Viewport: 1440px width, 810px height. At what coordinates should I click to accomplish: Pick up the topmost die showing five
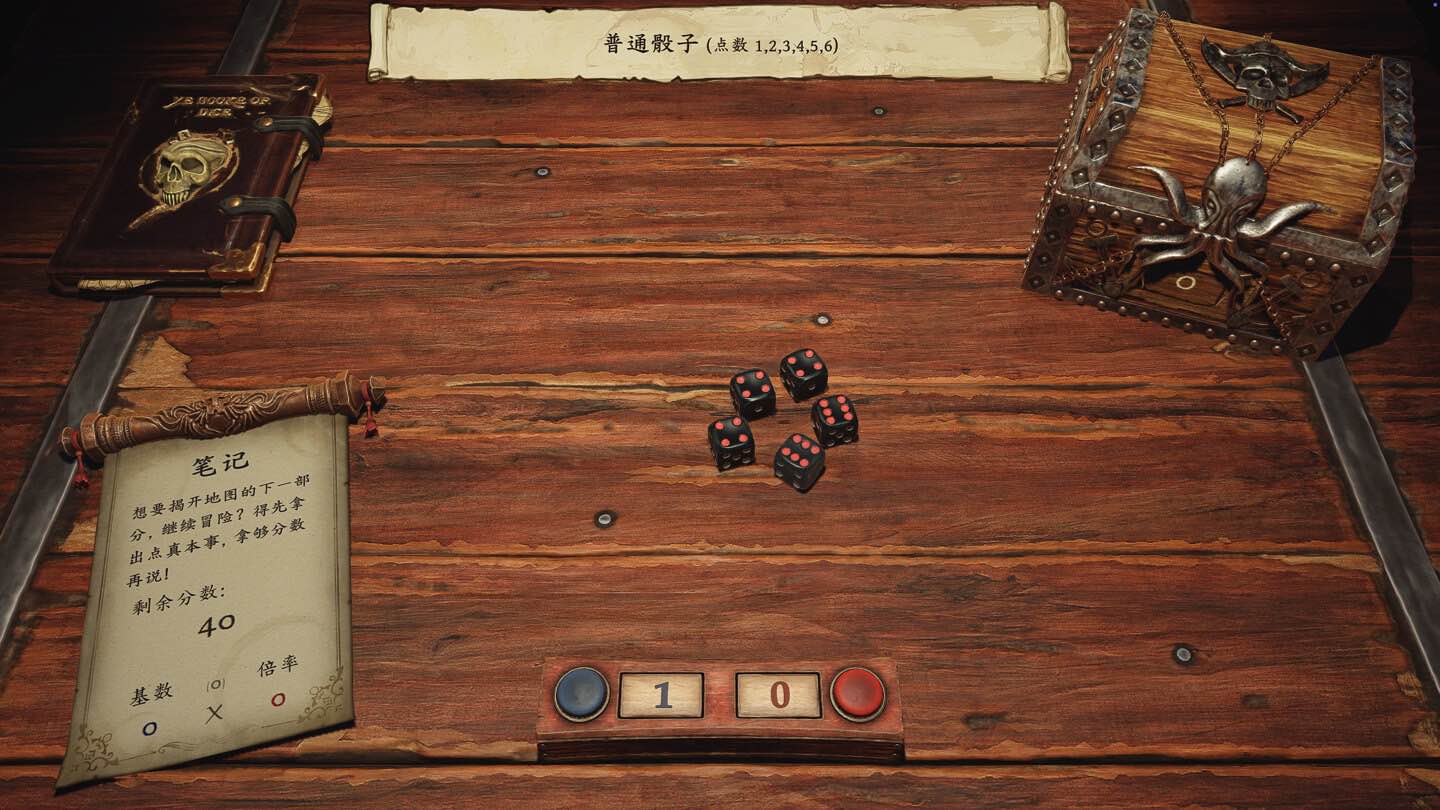click(x=804, y=373)
